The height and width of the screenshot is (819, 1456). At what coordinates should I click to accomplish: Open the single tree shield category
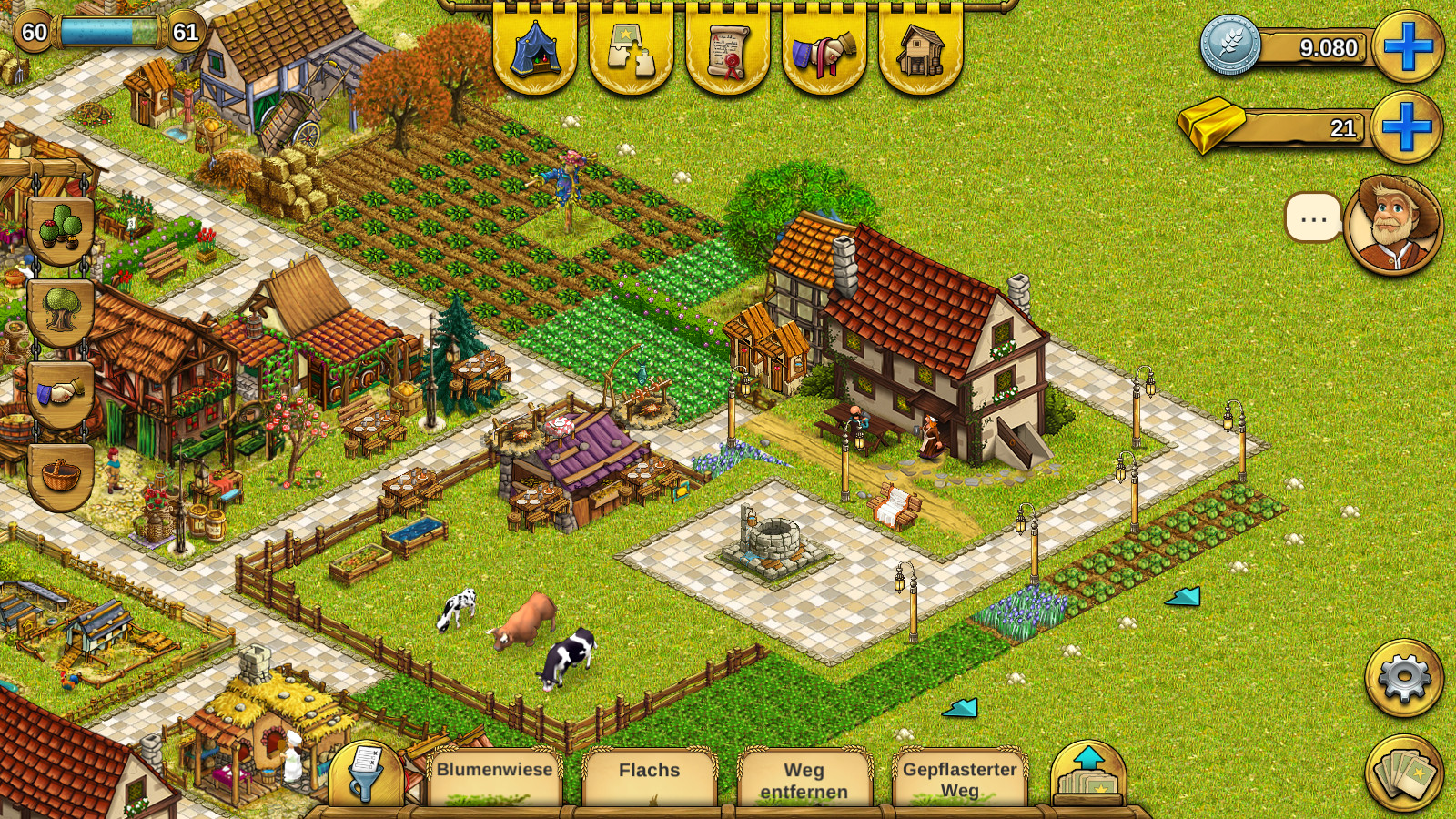coord(61,311)
